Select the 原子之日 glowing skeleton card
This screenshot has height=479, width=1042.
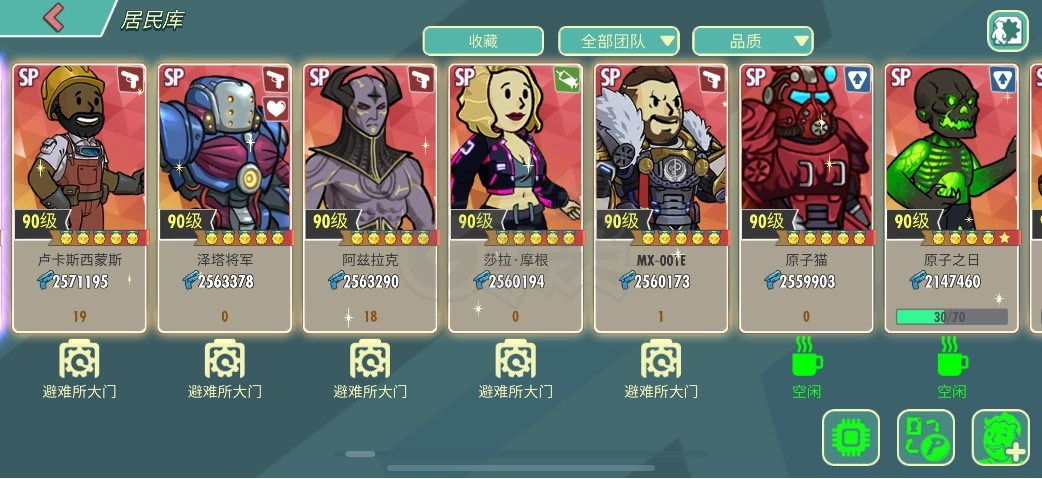coord(951,198)
